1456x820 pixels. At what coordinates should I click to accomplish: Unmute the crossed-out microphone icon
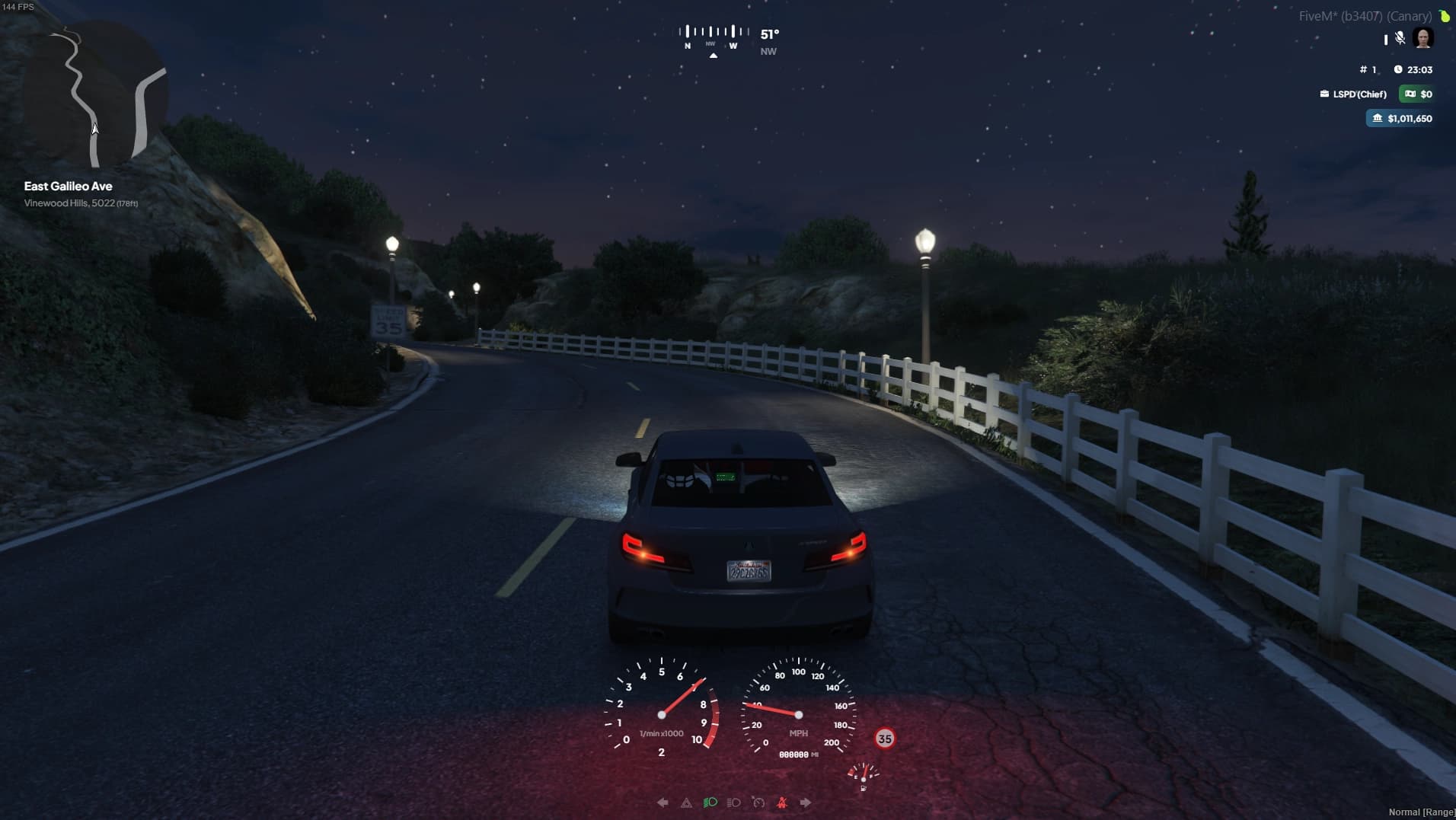click(x=1400, y=38)
